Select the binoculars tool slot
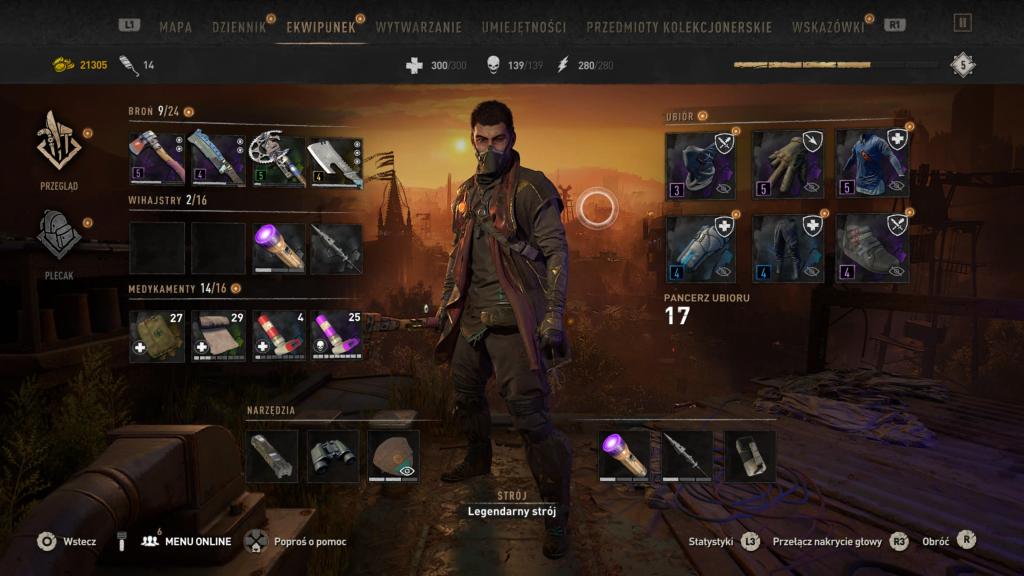 pyautogui.click(x=332, y=456)
